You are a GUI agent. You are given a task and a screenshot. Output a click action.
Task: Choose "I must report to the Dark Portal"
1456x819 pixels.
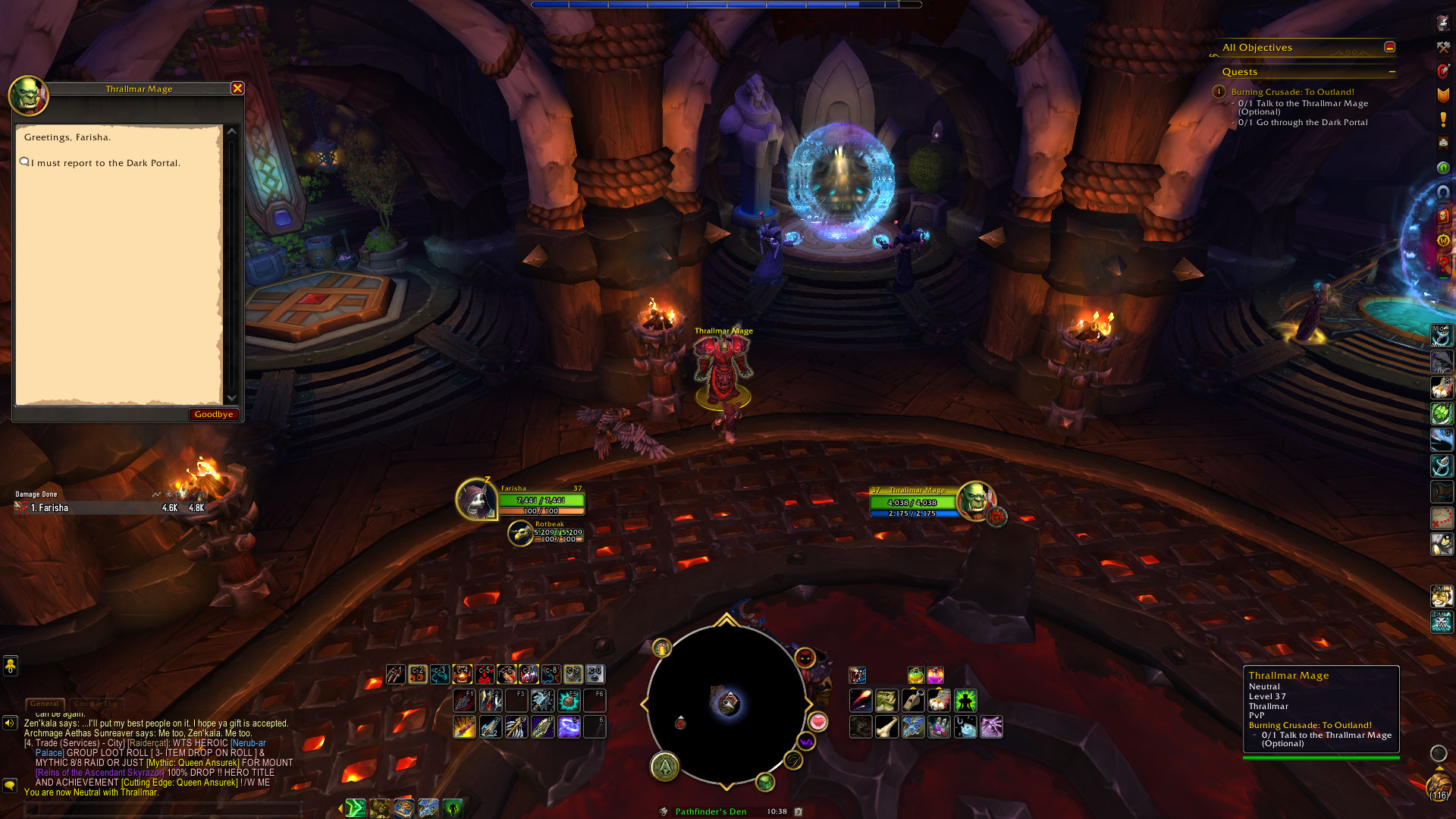105,163
